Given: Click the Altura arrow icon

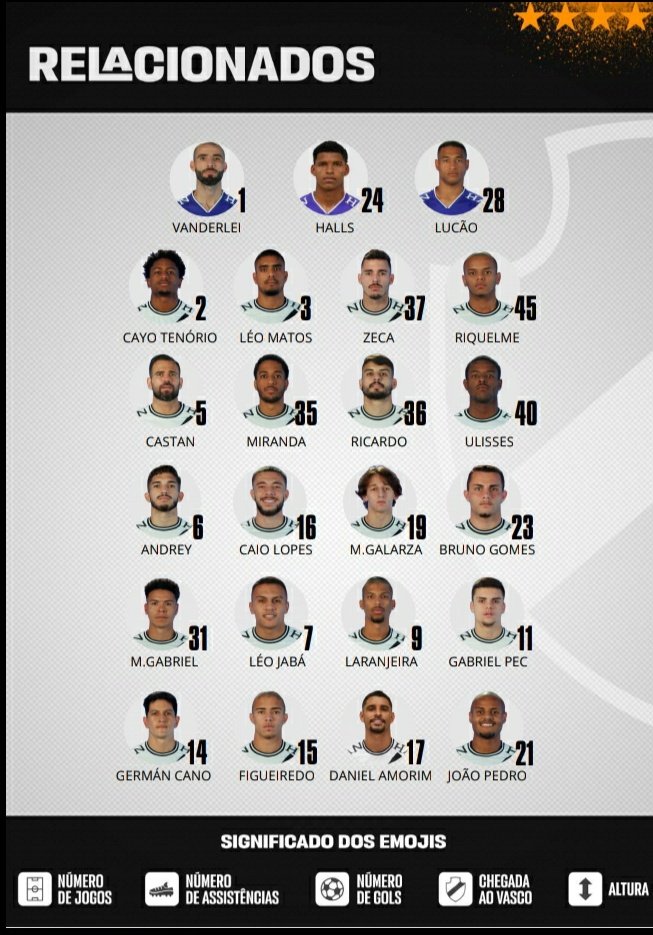Looking at the screenshot, I should pyautogui.click(x=585, y=889).
